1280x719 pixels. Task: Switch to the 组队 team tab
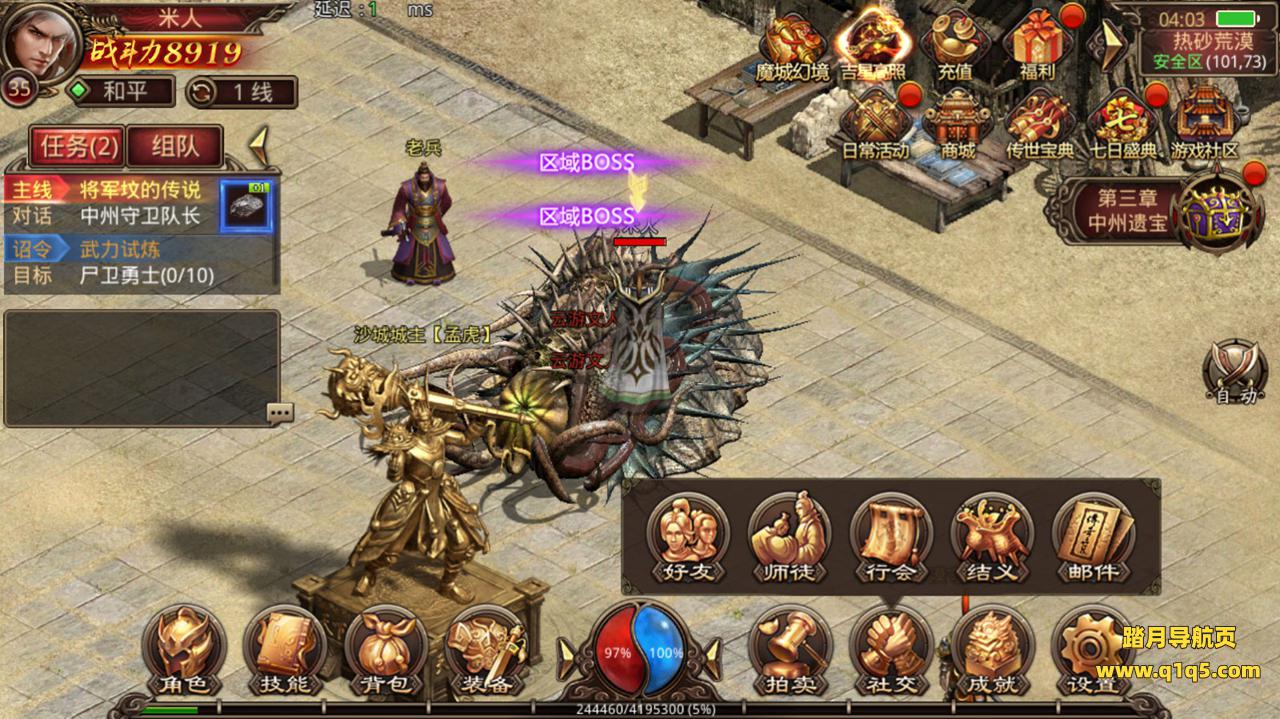point(175,147)
